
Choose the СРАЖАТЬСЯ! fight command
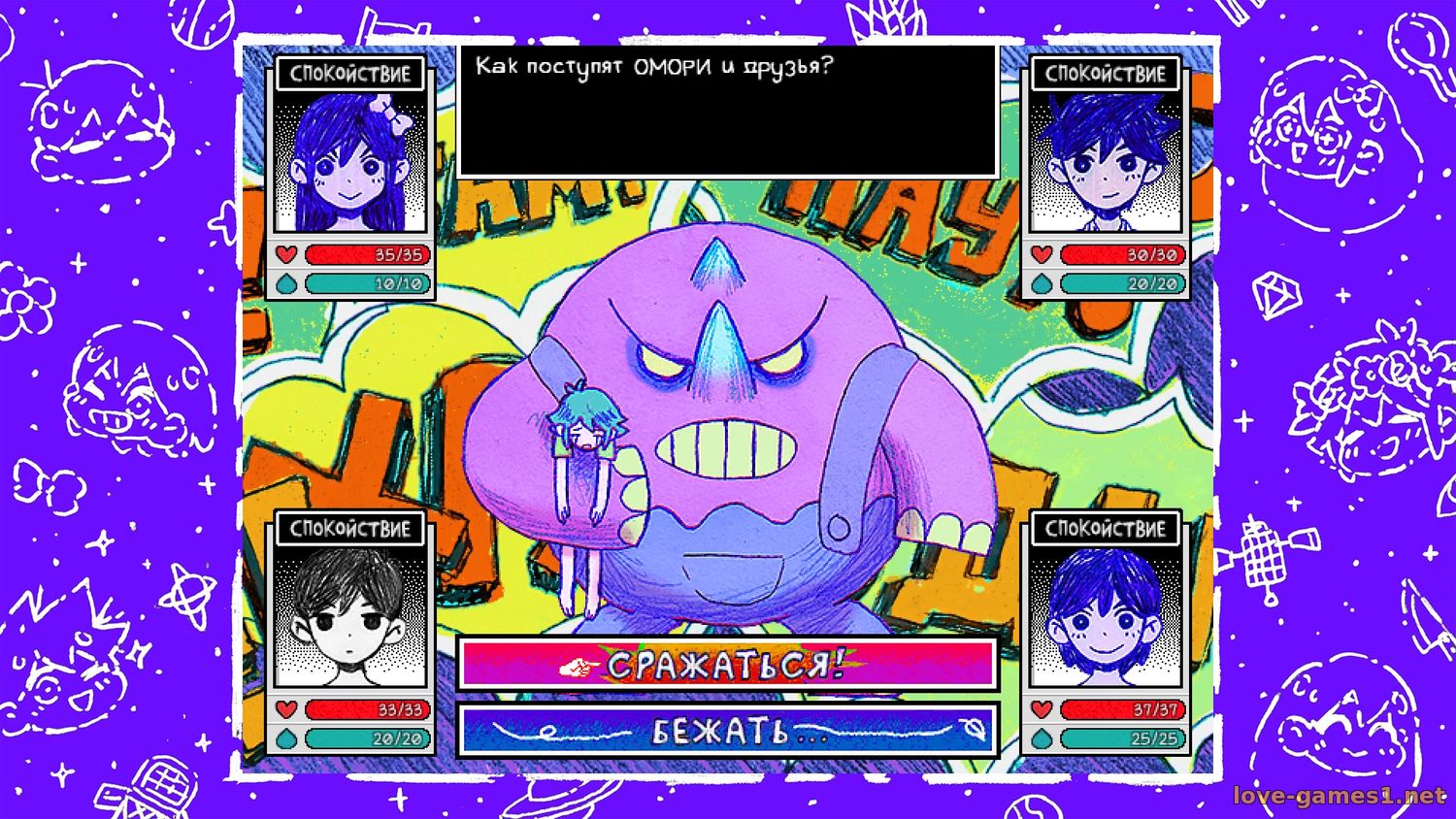(727, 665)
